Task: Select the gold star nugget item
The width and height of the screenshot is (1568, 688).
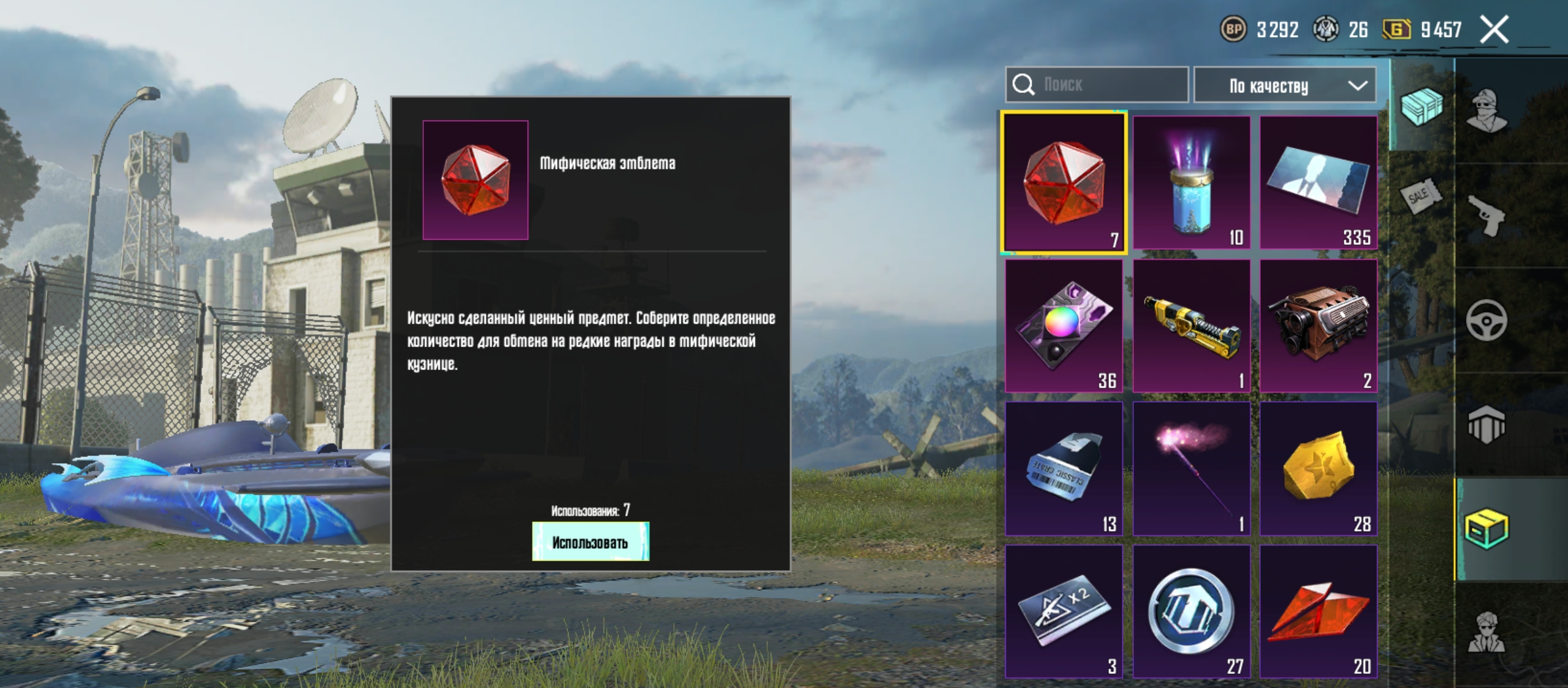Action: click(x=1318, y=468)
